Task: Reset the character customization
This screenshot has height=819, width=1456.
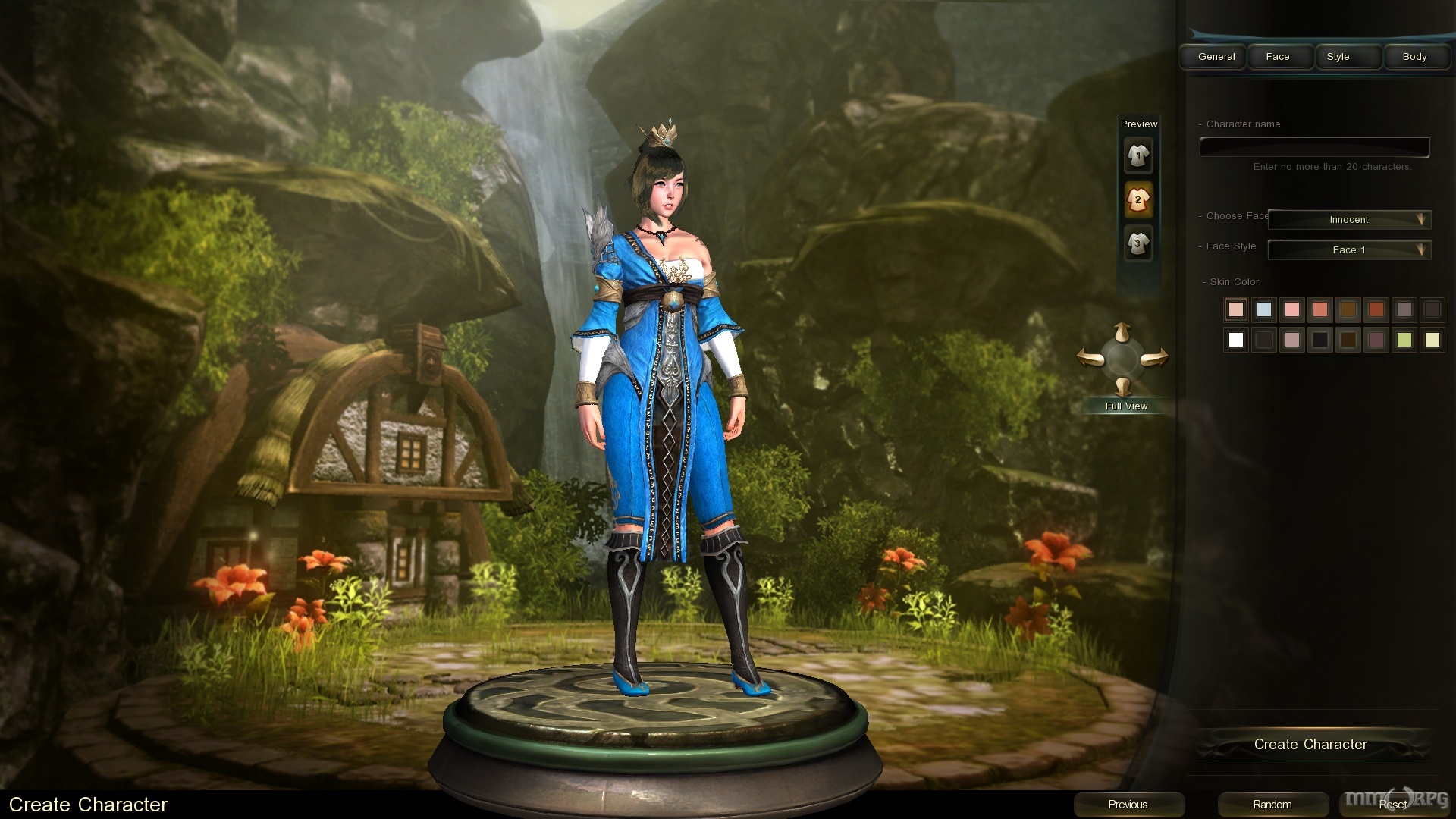Action: (x=1392, y=805)
